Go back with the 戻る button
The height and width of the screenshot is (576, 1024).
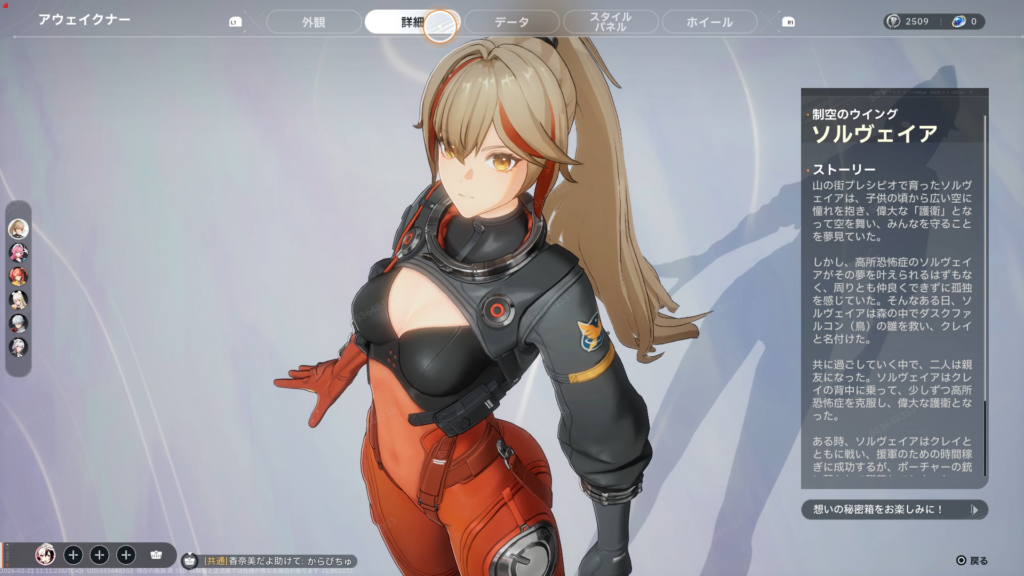[972, 561]
